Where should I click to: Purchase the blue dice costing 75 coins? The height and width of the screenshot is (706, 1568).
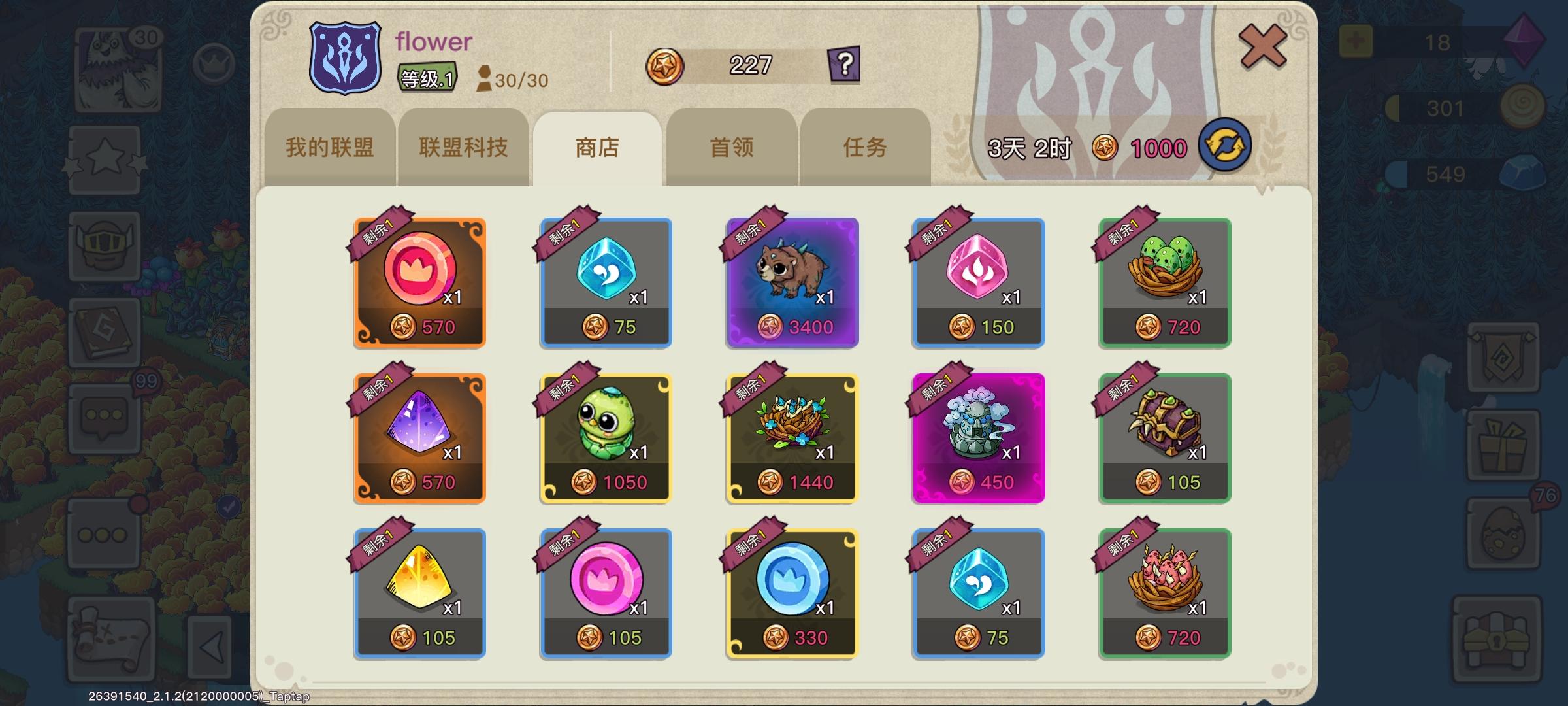tap(604, 282)
